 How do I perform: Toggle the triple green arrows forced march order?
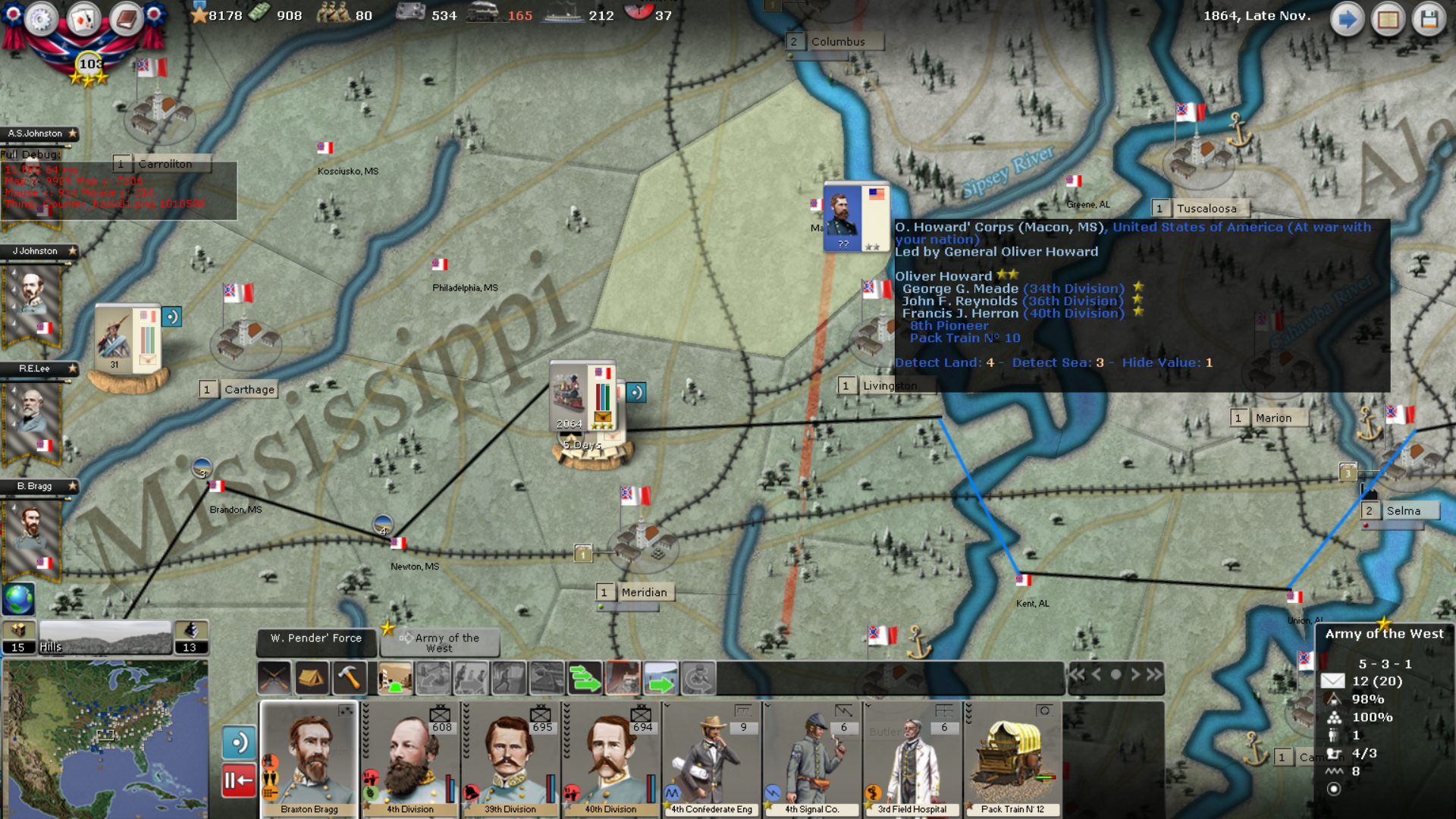coord(582,677)
